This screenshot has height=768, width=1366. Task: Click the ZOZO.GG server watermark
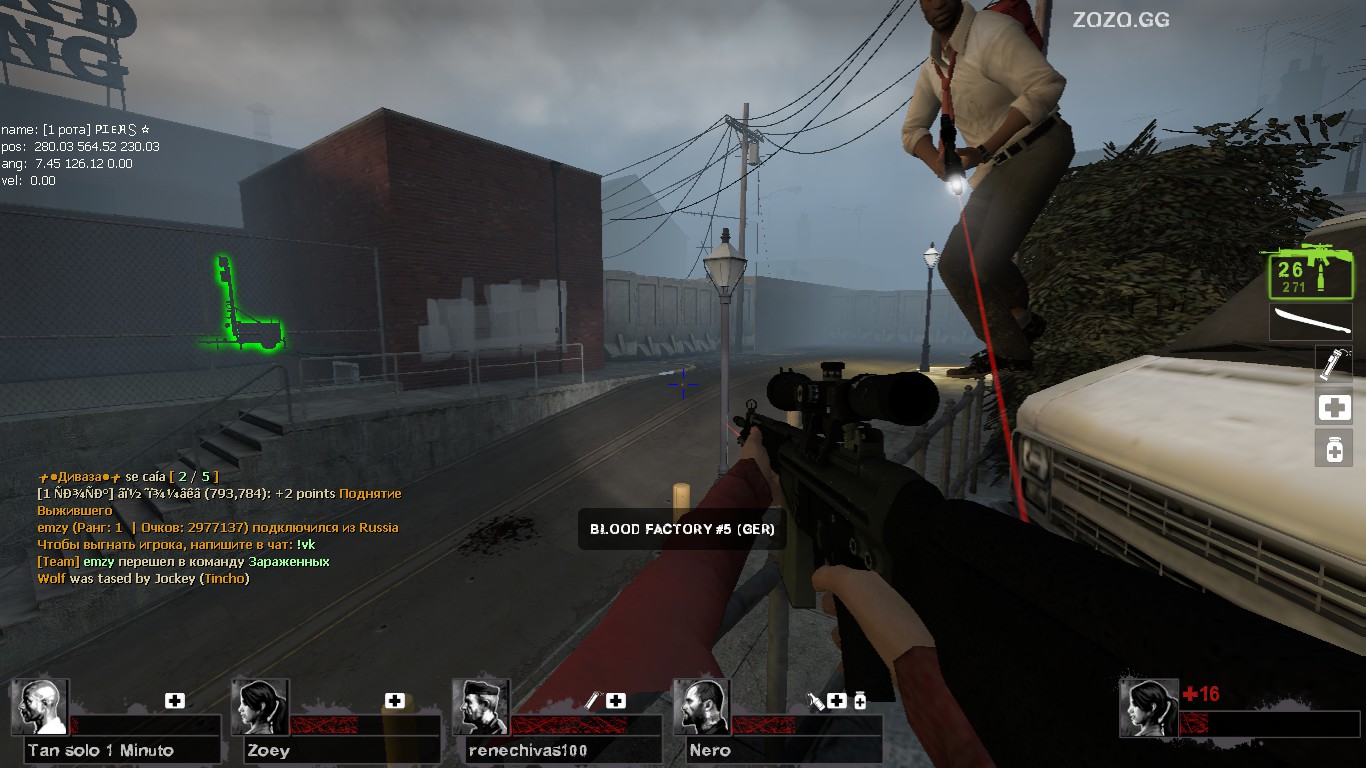[1121, 19]
